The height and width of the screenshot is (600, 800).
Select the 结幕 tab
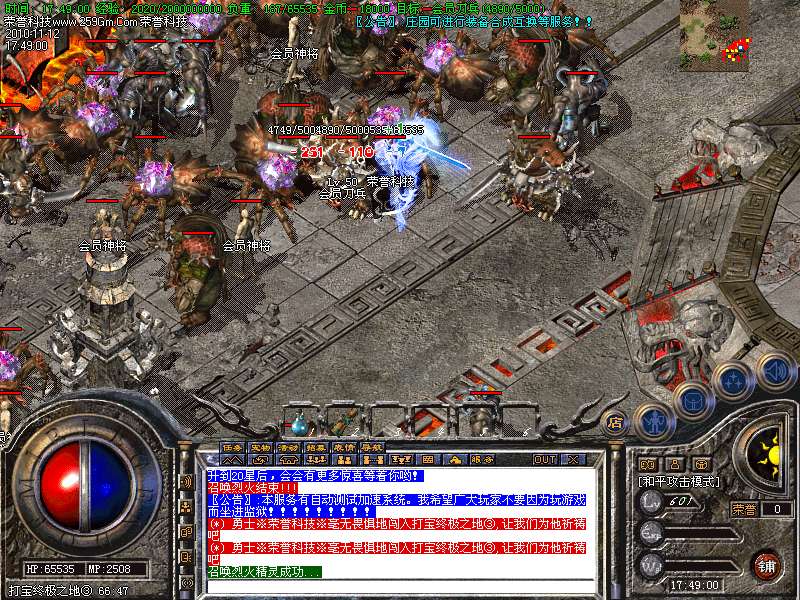(x=316, y=446)
